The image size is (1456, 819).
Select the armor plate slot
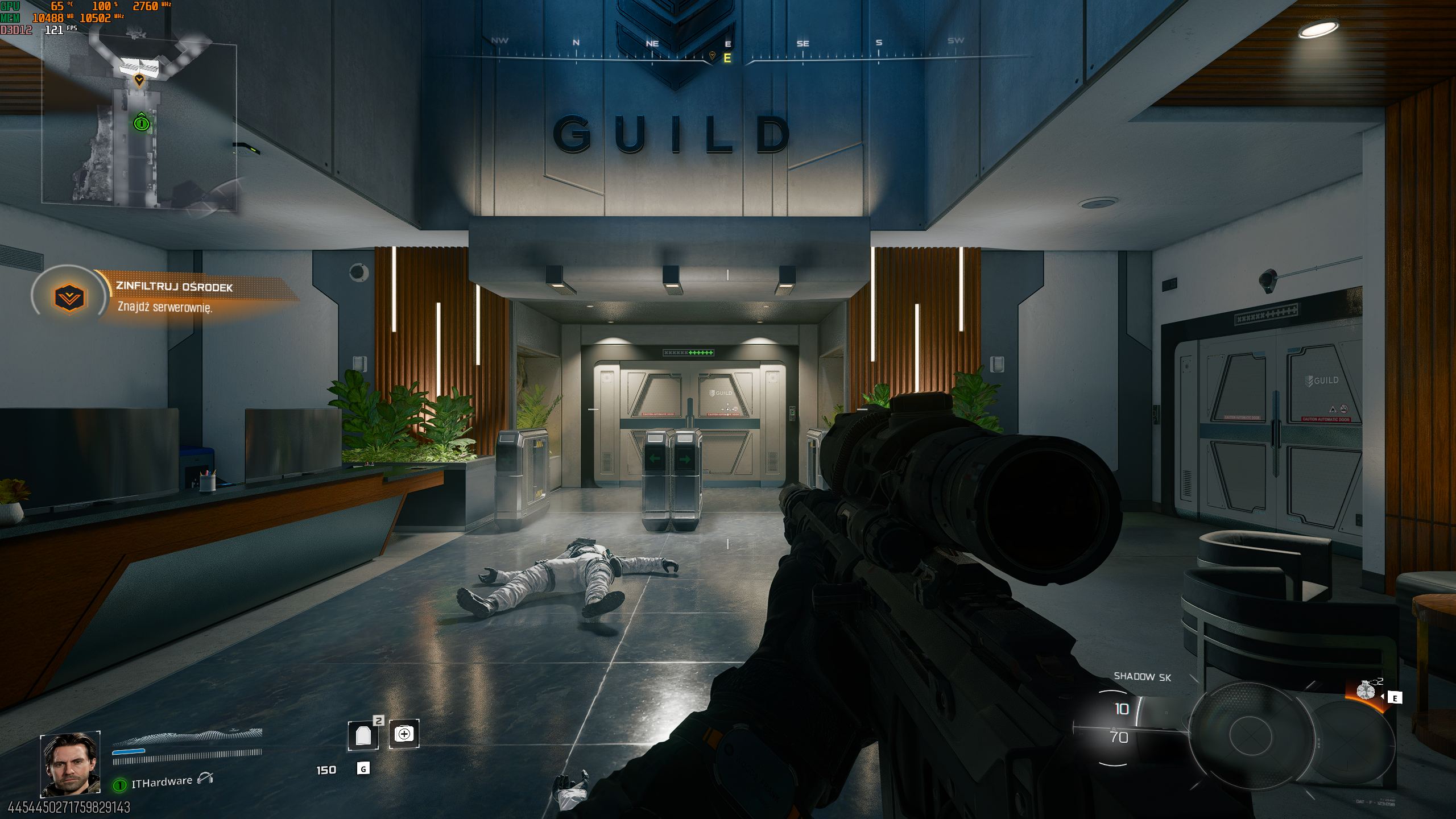point(363,735)
